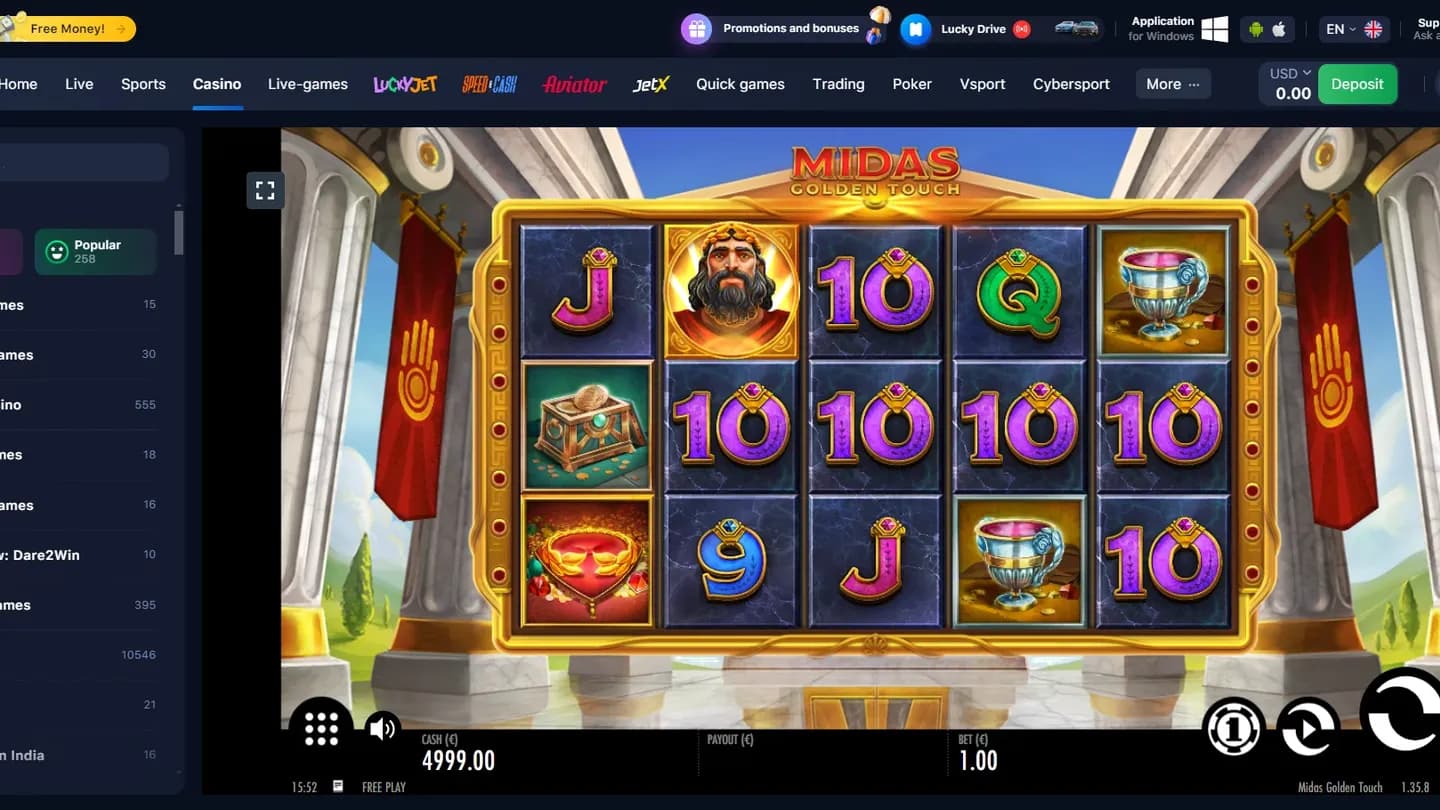1440x810 pixels.
Task: Open the More menu in the navigation bar
Action: pos(1172,84)
